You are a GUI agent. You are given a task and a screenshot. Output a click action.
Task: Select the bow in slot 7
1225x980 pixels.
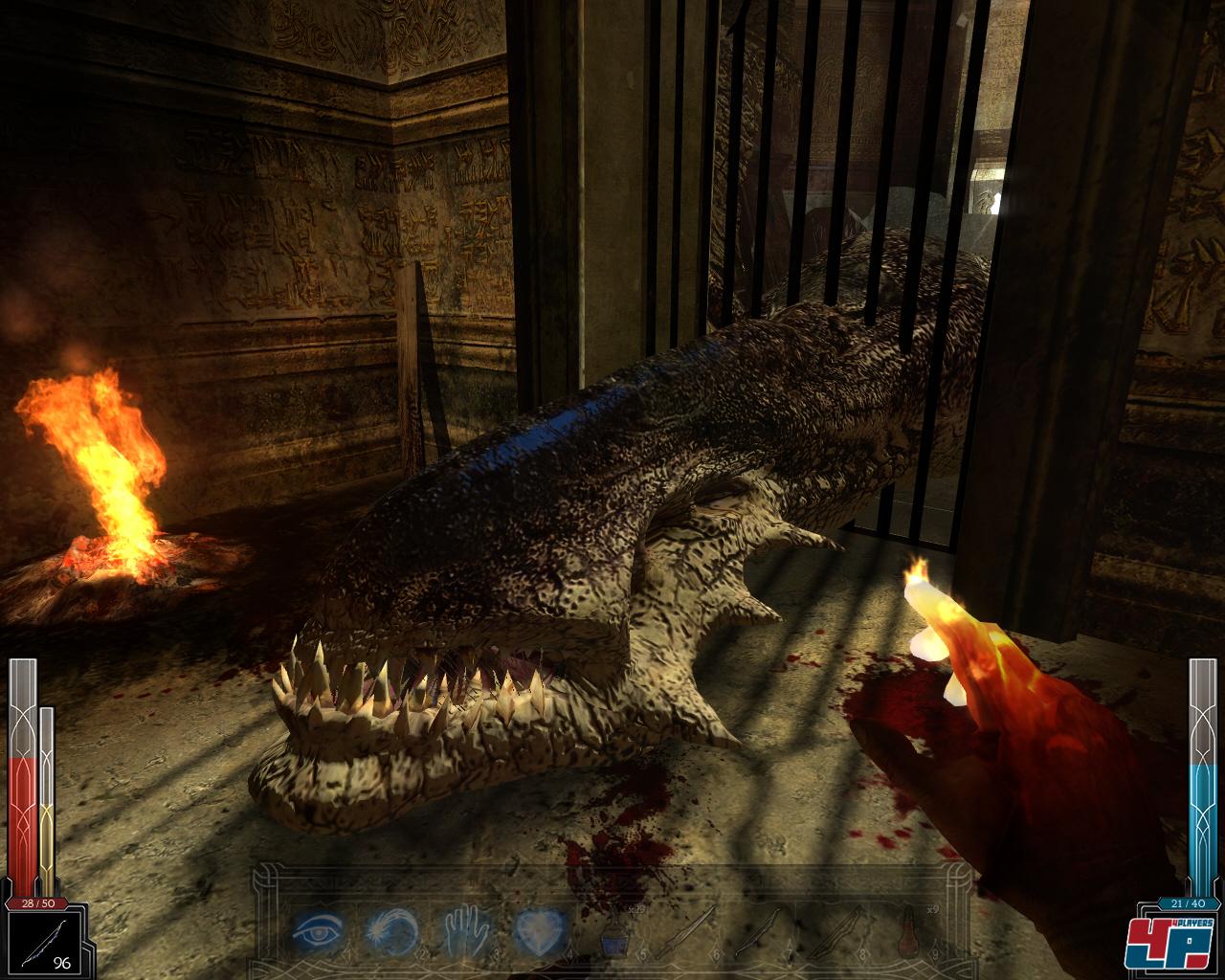click(758, 929)
